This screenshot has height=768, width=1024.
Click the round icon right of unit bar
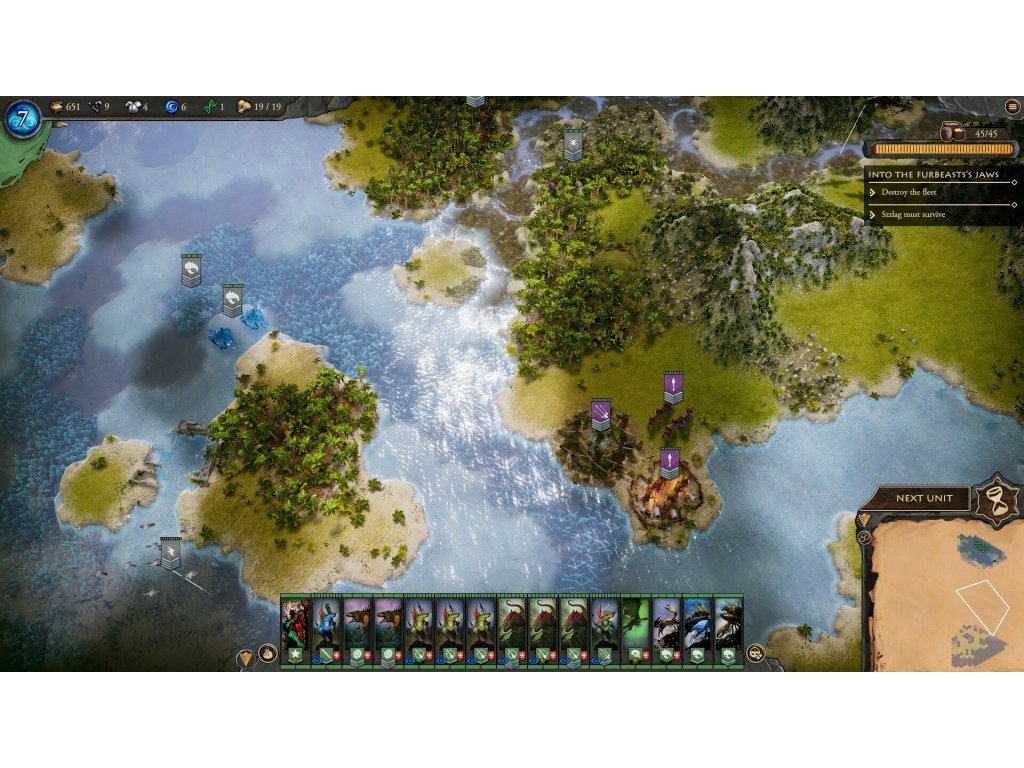tap(756, 653)
